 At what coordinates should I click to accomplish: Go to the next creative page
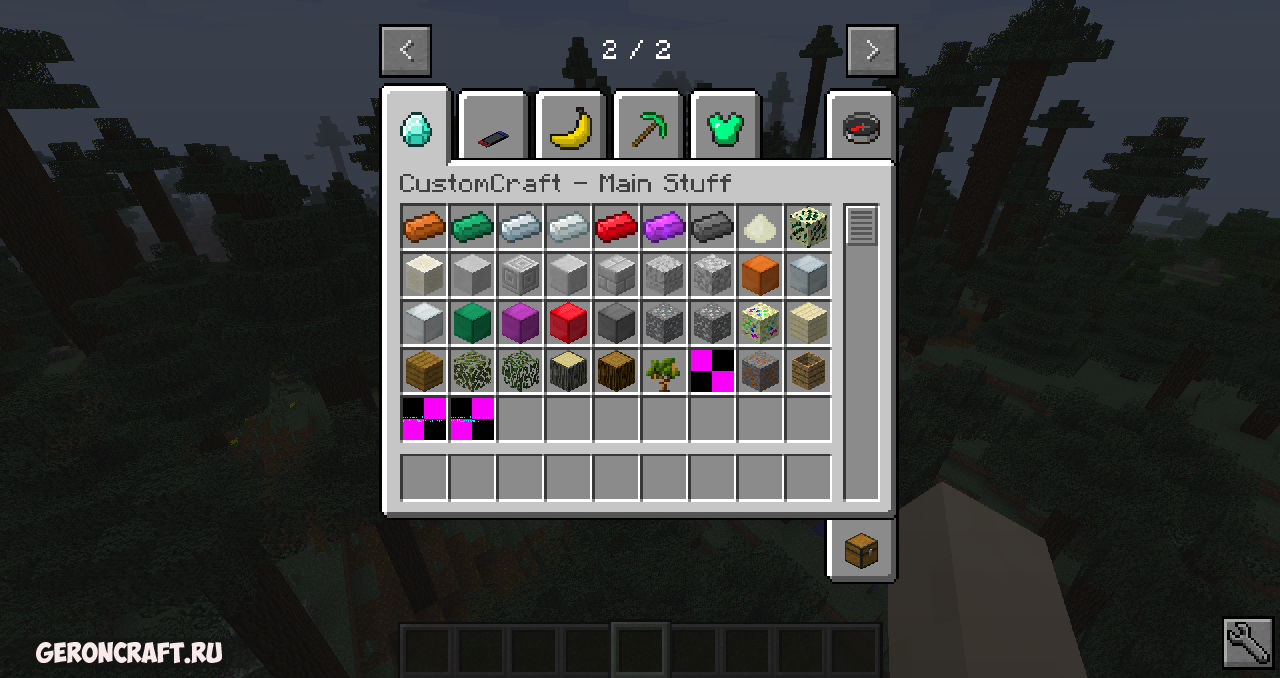[x=871, y=50]
